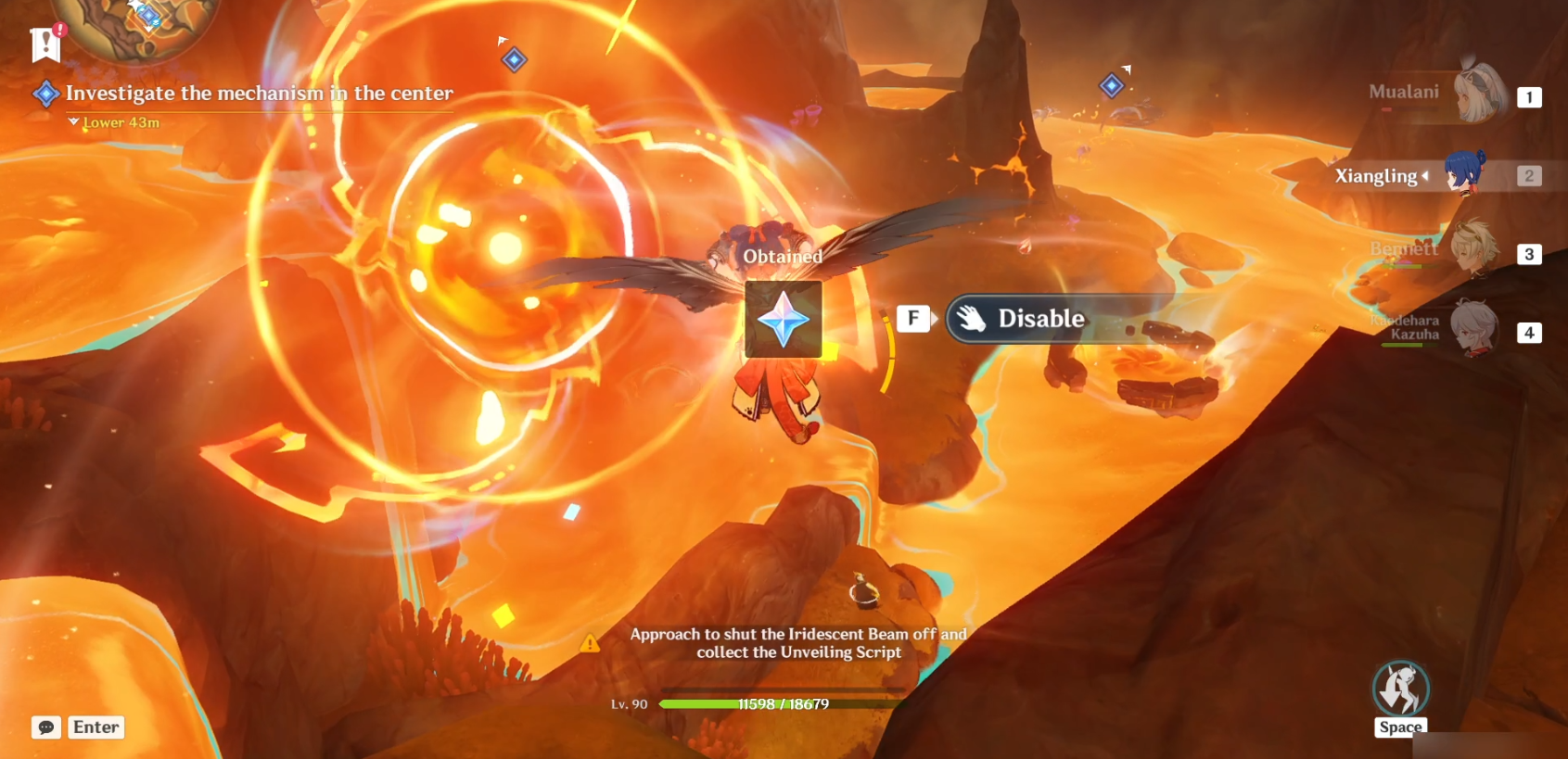Screen dimensions: 1568x759
Task: Open the chat speech bubble icon
Action: pyautogui.click(x=46, y=727)
